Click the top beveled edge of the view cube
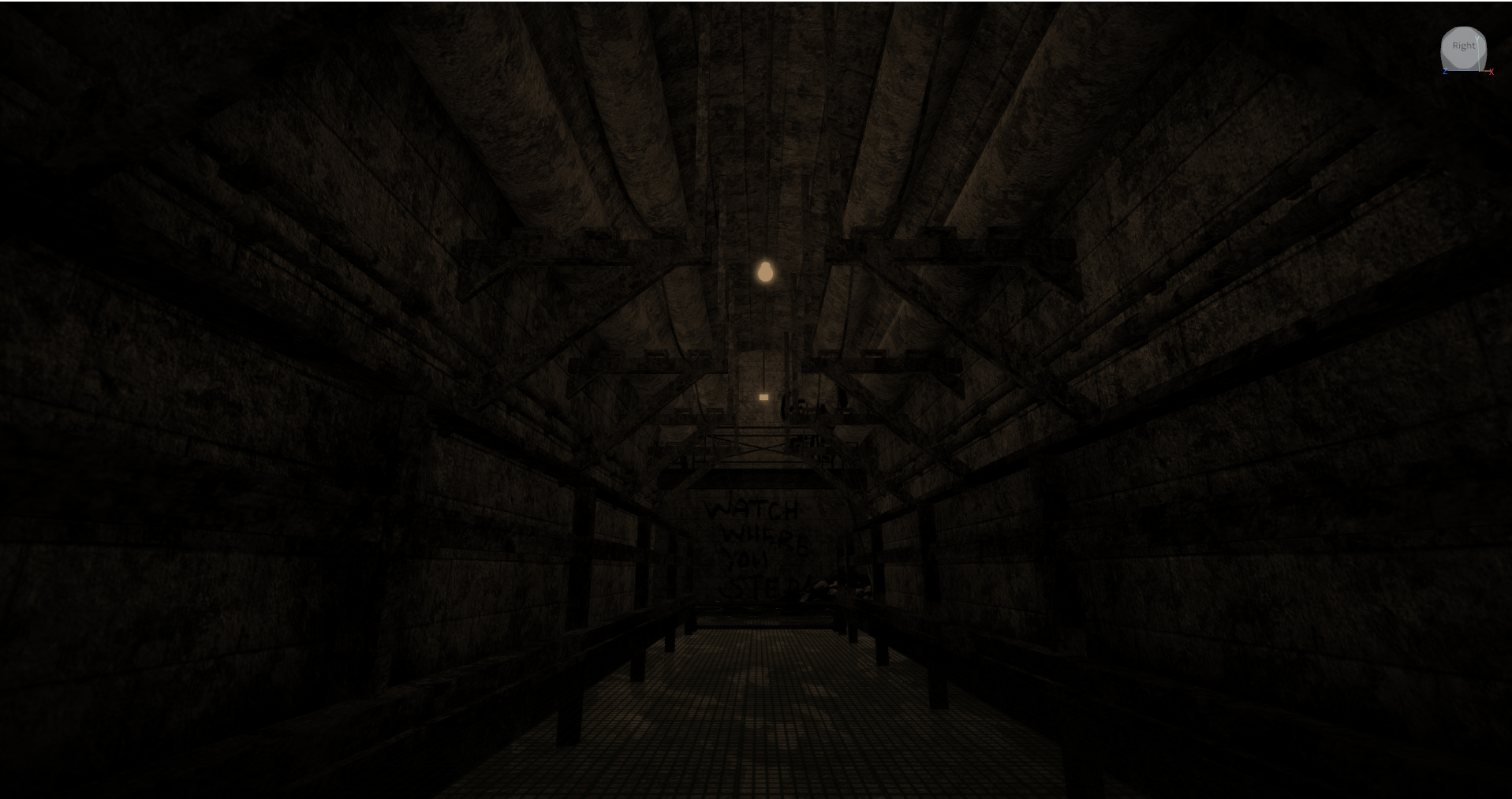 coord(1463,29)
